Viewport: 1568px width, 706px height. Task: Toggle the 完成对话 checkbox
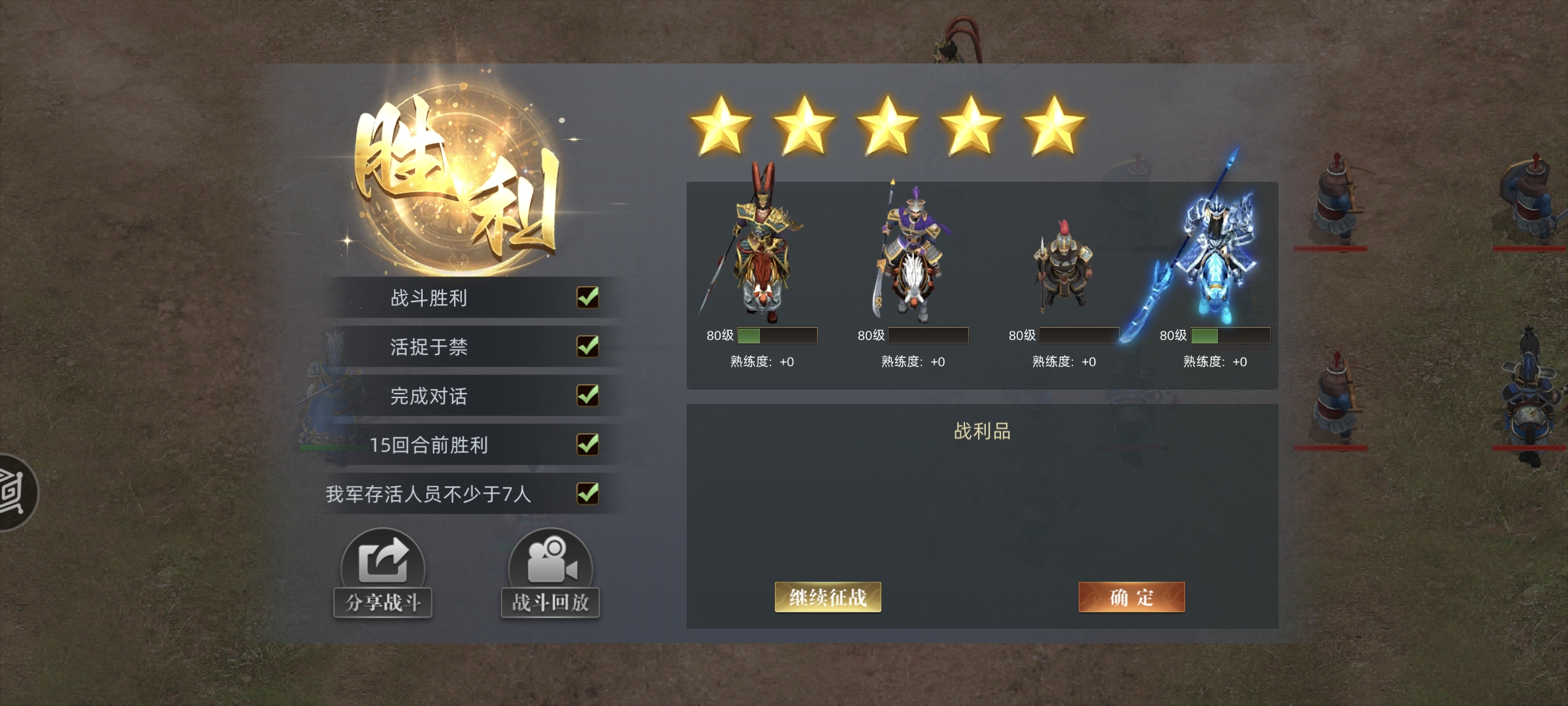589,397
